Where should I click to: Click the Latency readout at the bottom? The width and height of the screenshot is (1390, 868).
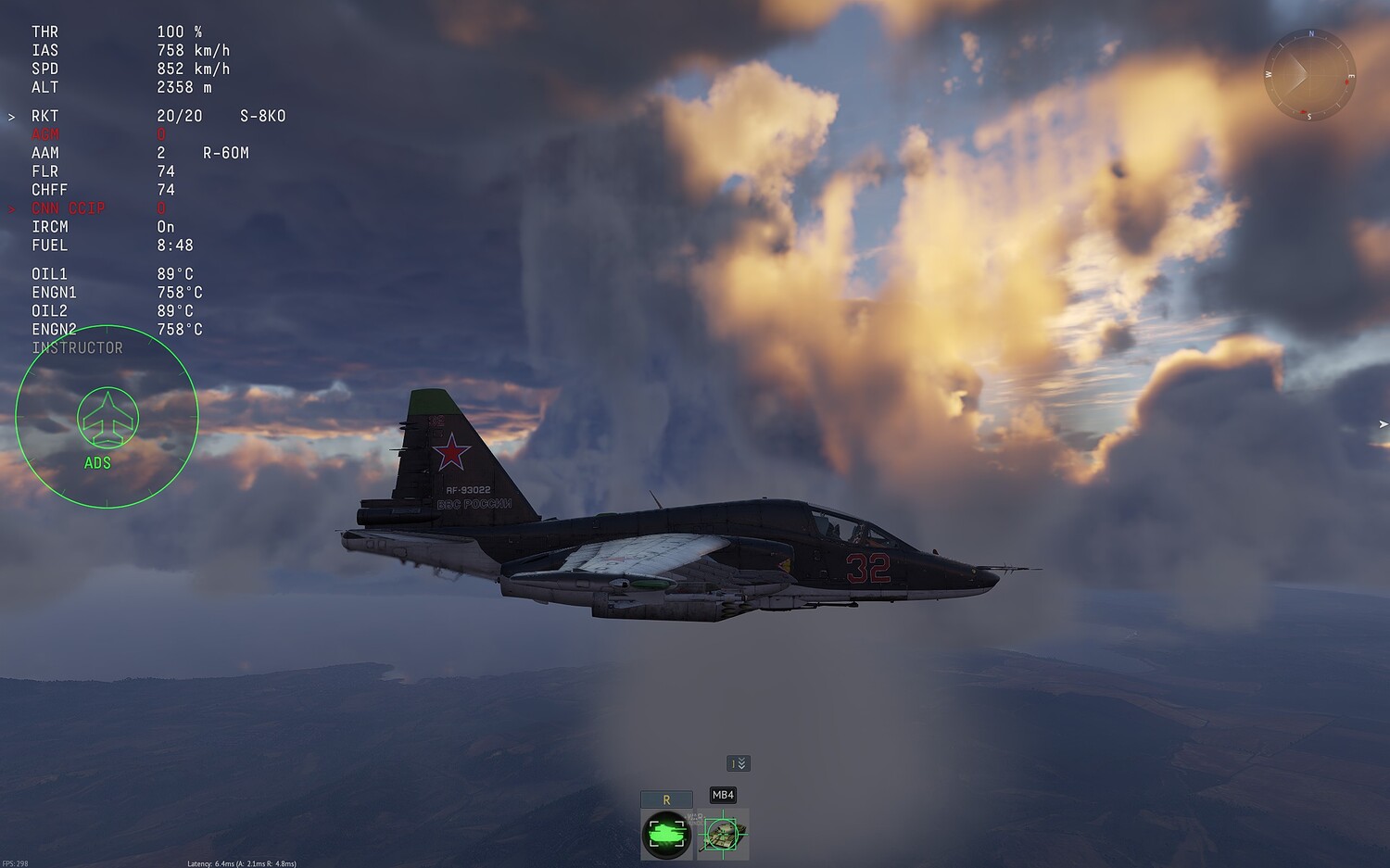tap(241, 862)
